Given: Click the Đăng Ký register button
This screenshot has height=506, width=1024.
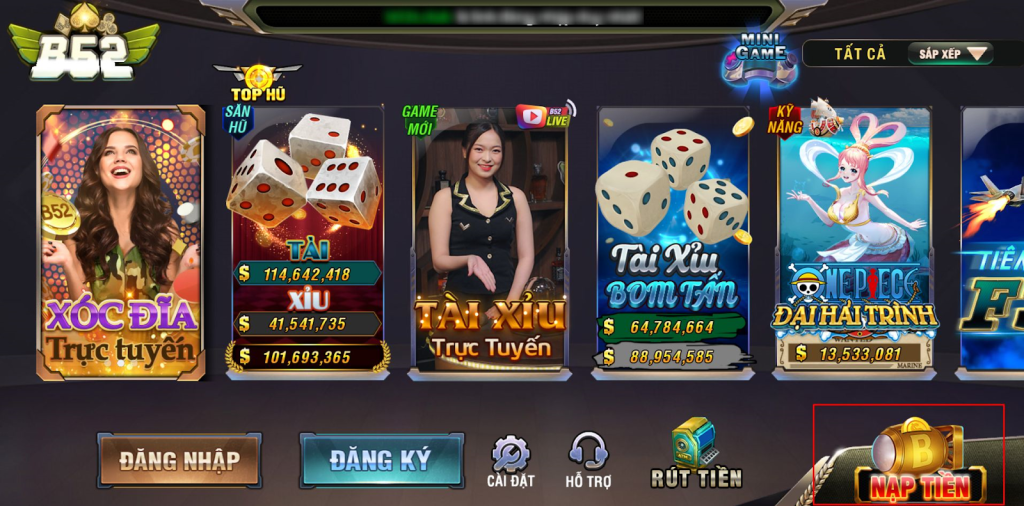Looking at the screenshot, I should [x=381, y=460].
